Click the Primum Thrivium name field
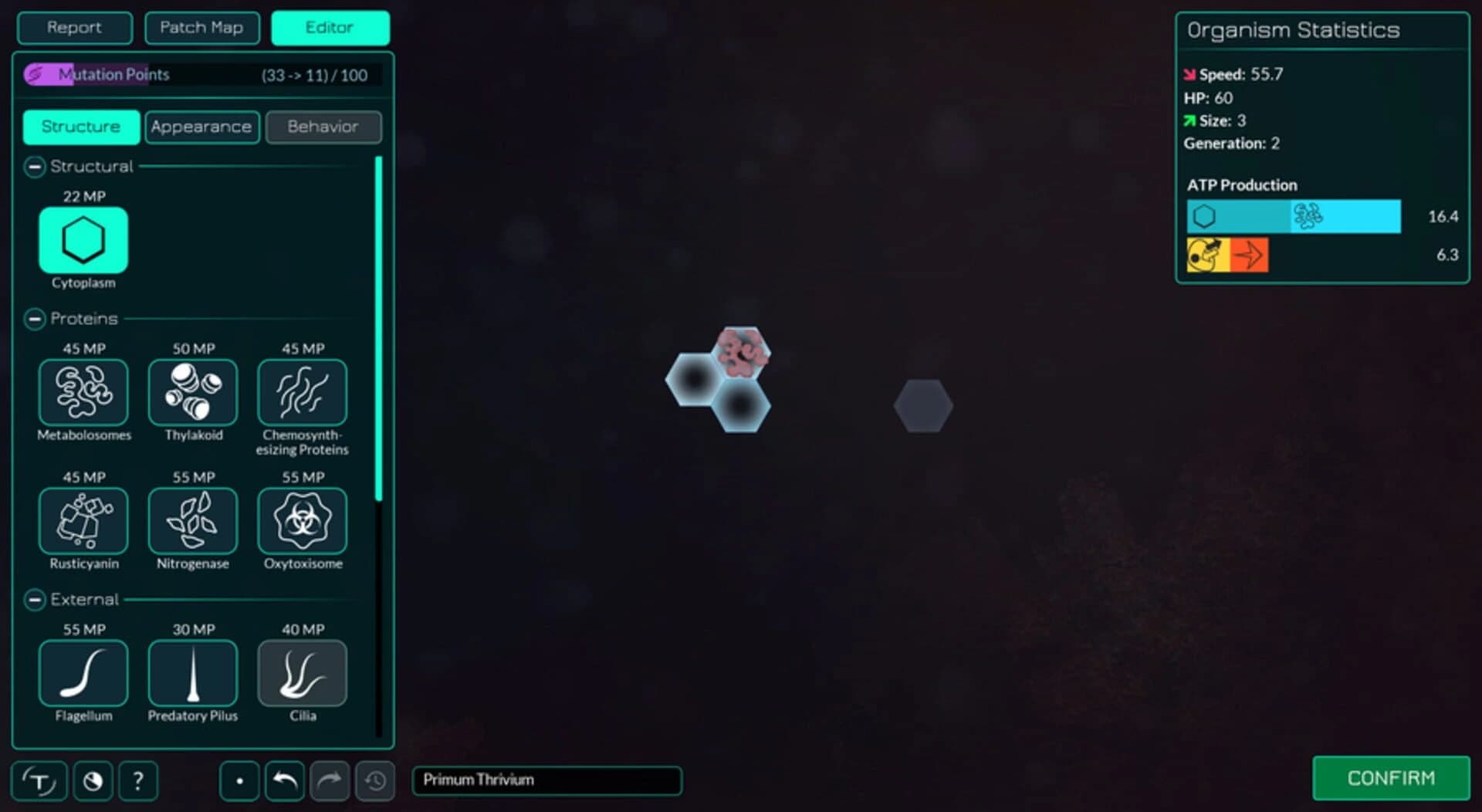 click(547, 780)
